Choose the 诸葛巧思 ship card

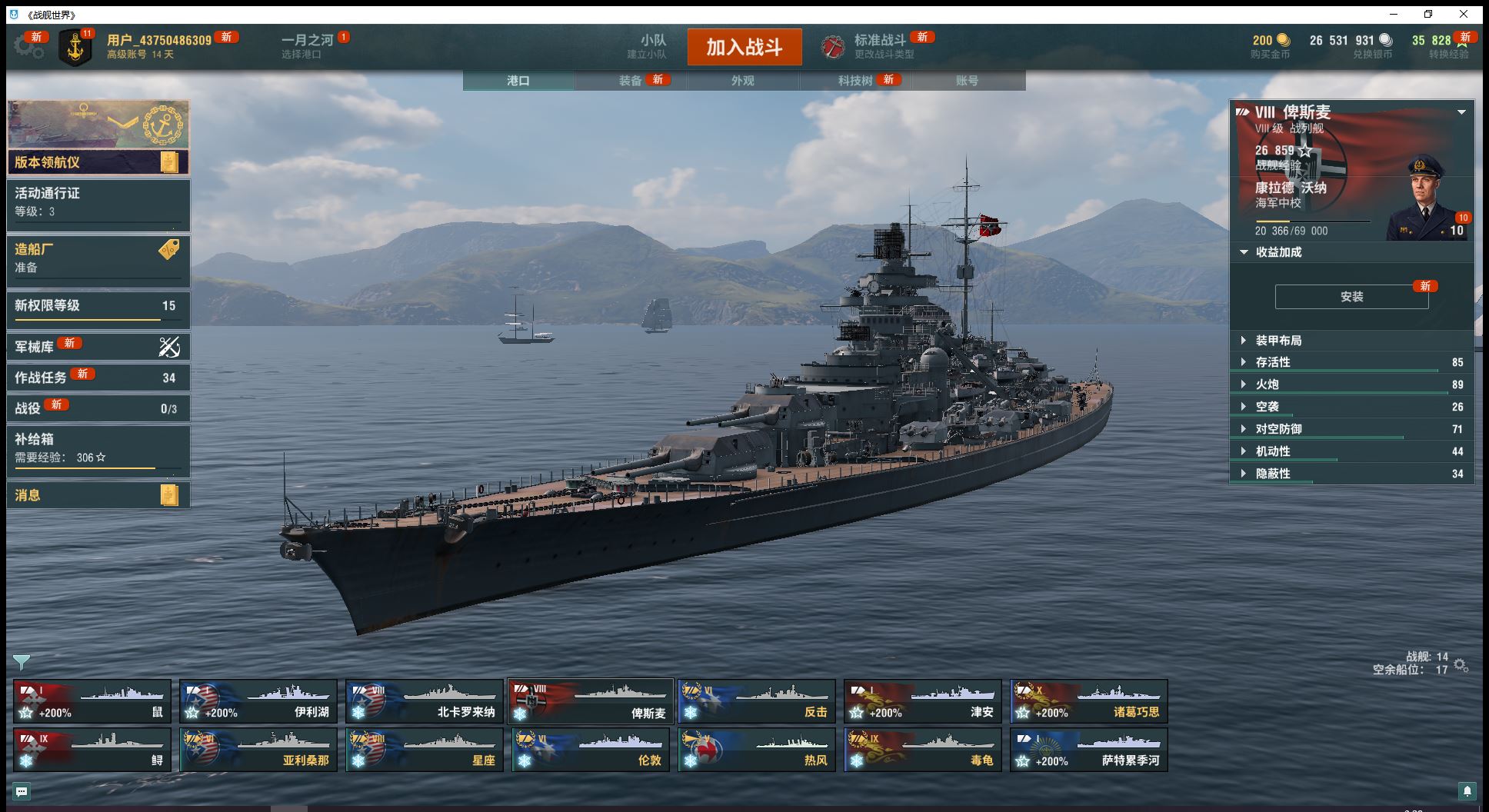(1088, 701)
